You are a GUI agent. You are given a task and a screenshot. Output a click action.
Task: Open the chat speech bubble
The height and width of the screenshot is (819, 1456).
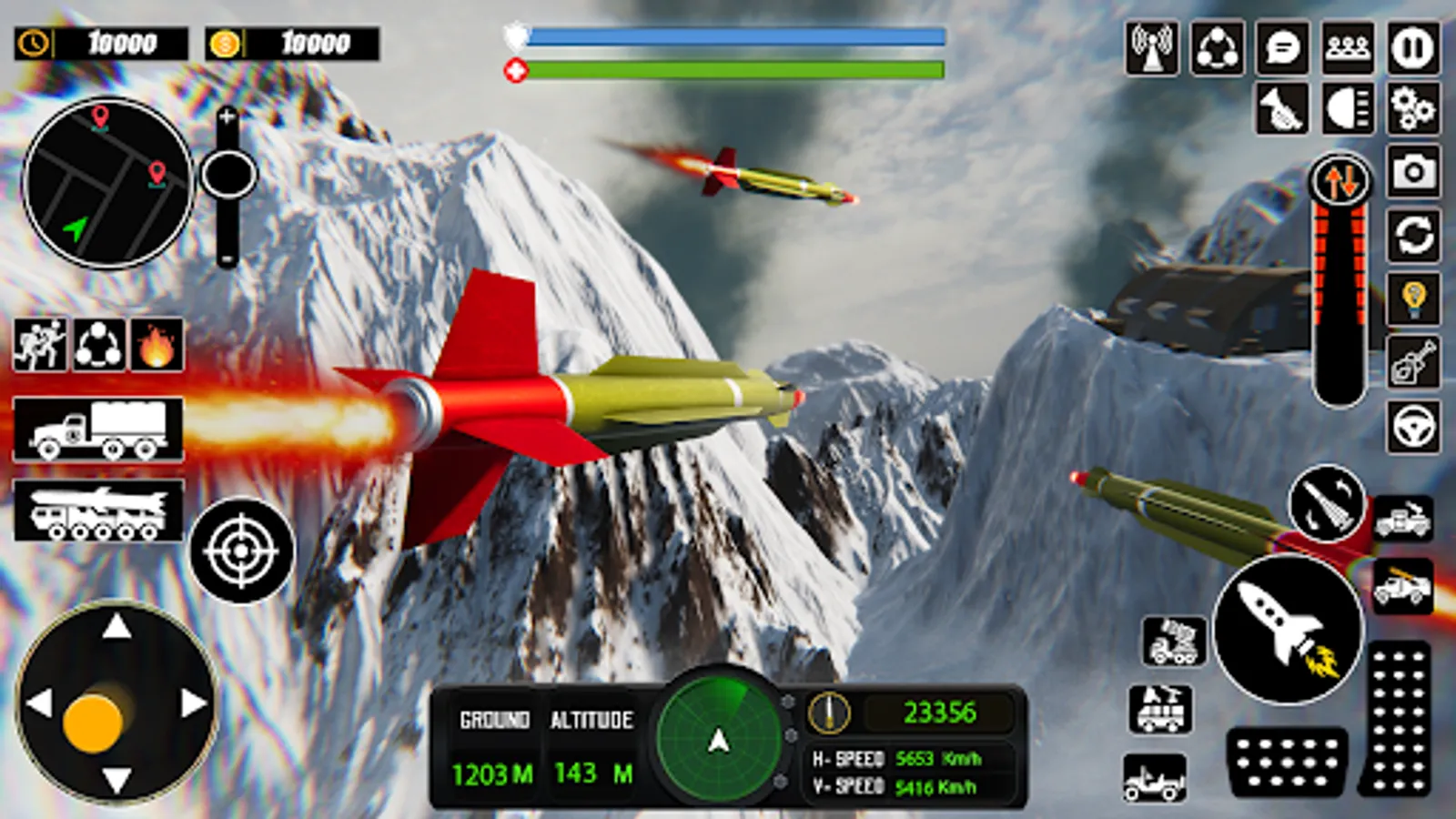(x=1282, y=47)
